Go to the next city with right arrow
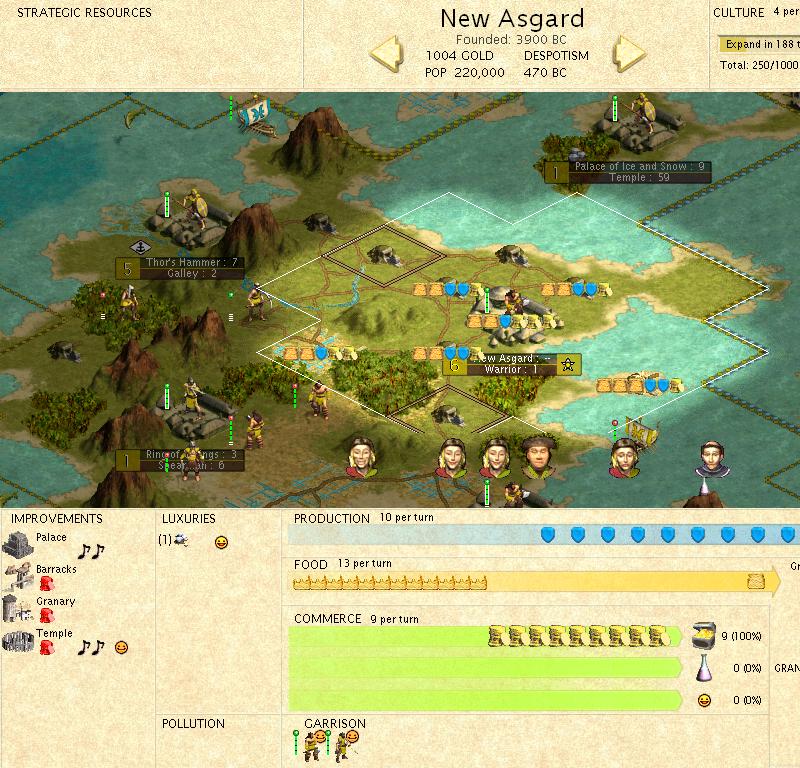The height and width of the screenshot is (768, 800). 629,54
